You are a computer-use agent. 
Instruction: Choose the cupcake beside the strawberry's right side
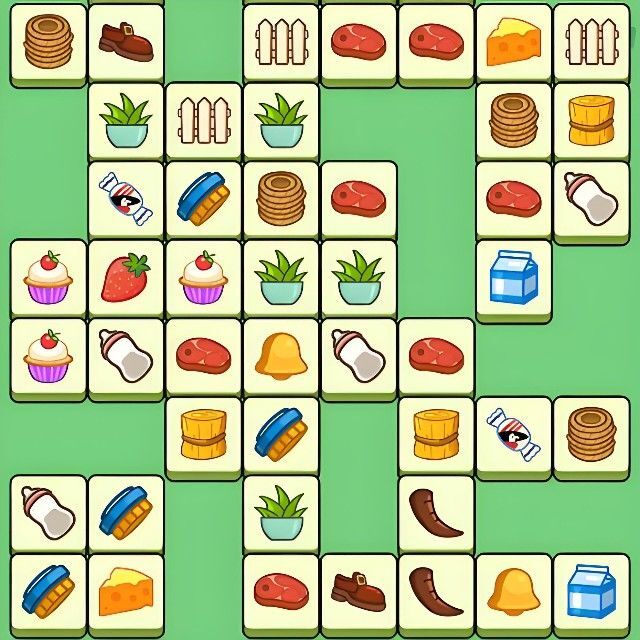point(204,277)
